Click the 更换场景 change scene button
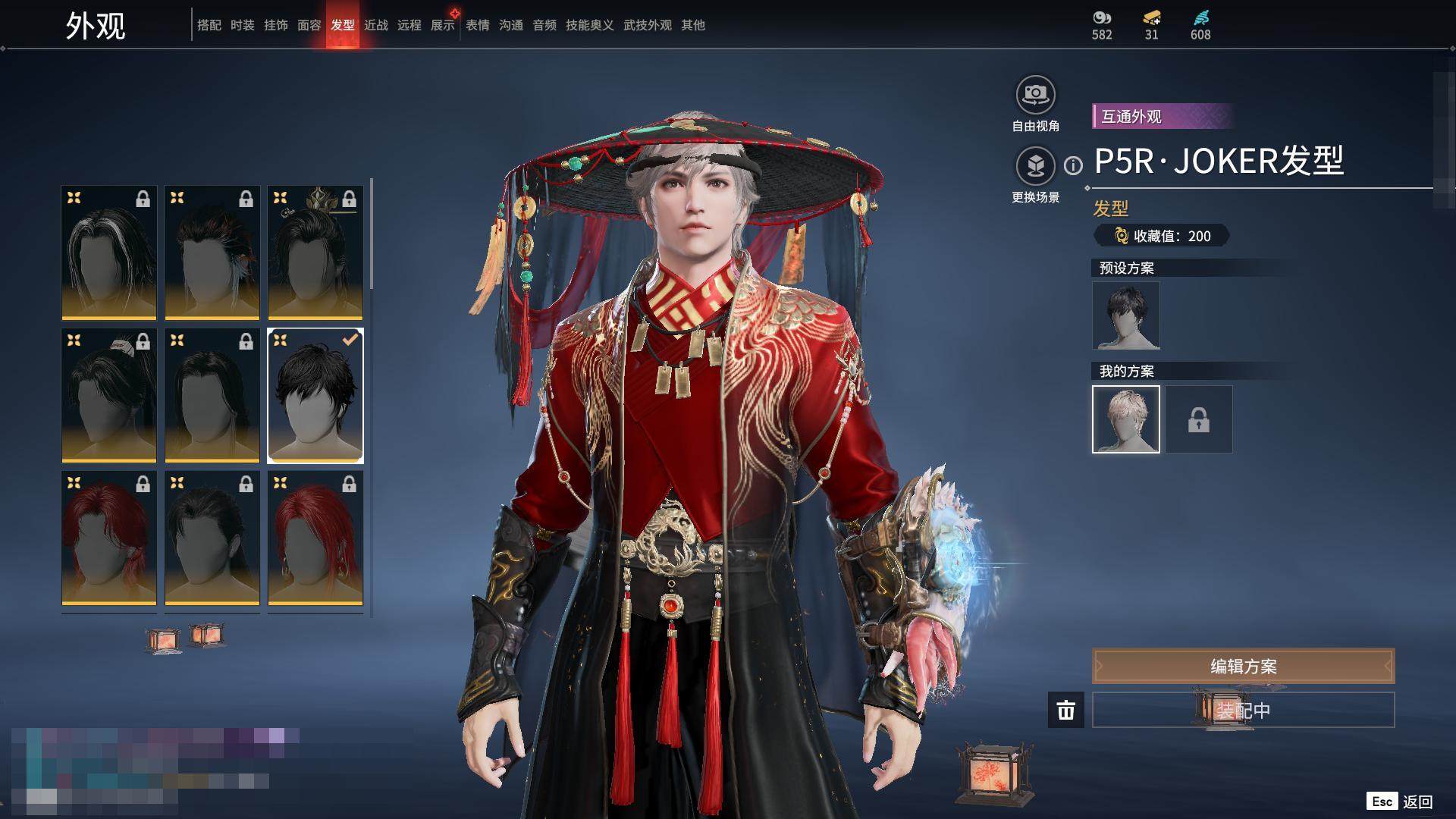 1035,167
